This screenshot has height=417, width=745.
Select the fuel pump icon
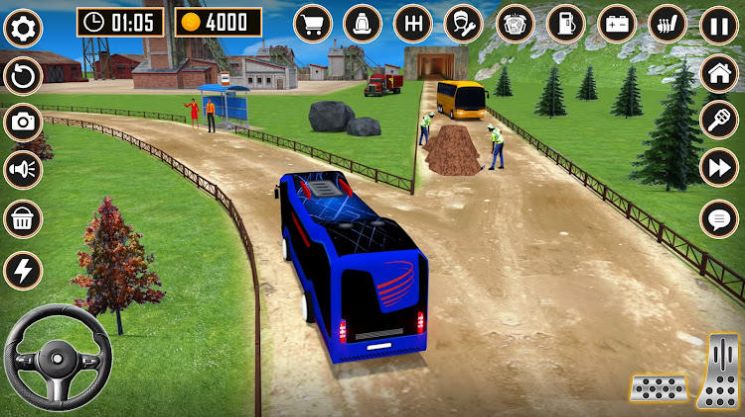point(565,23)
